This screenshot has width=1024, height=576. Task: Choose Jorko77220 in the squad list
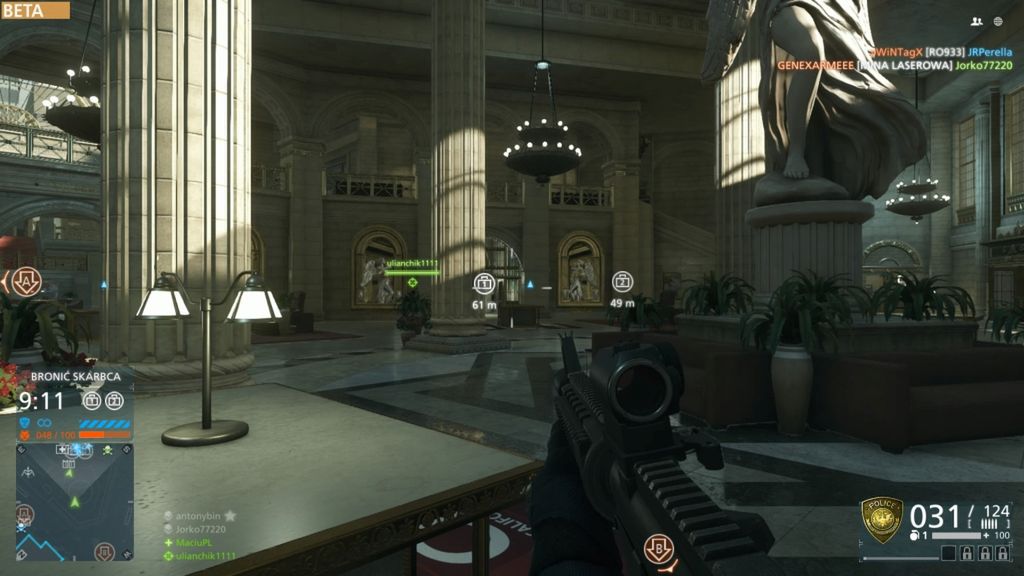coord(199,529)
